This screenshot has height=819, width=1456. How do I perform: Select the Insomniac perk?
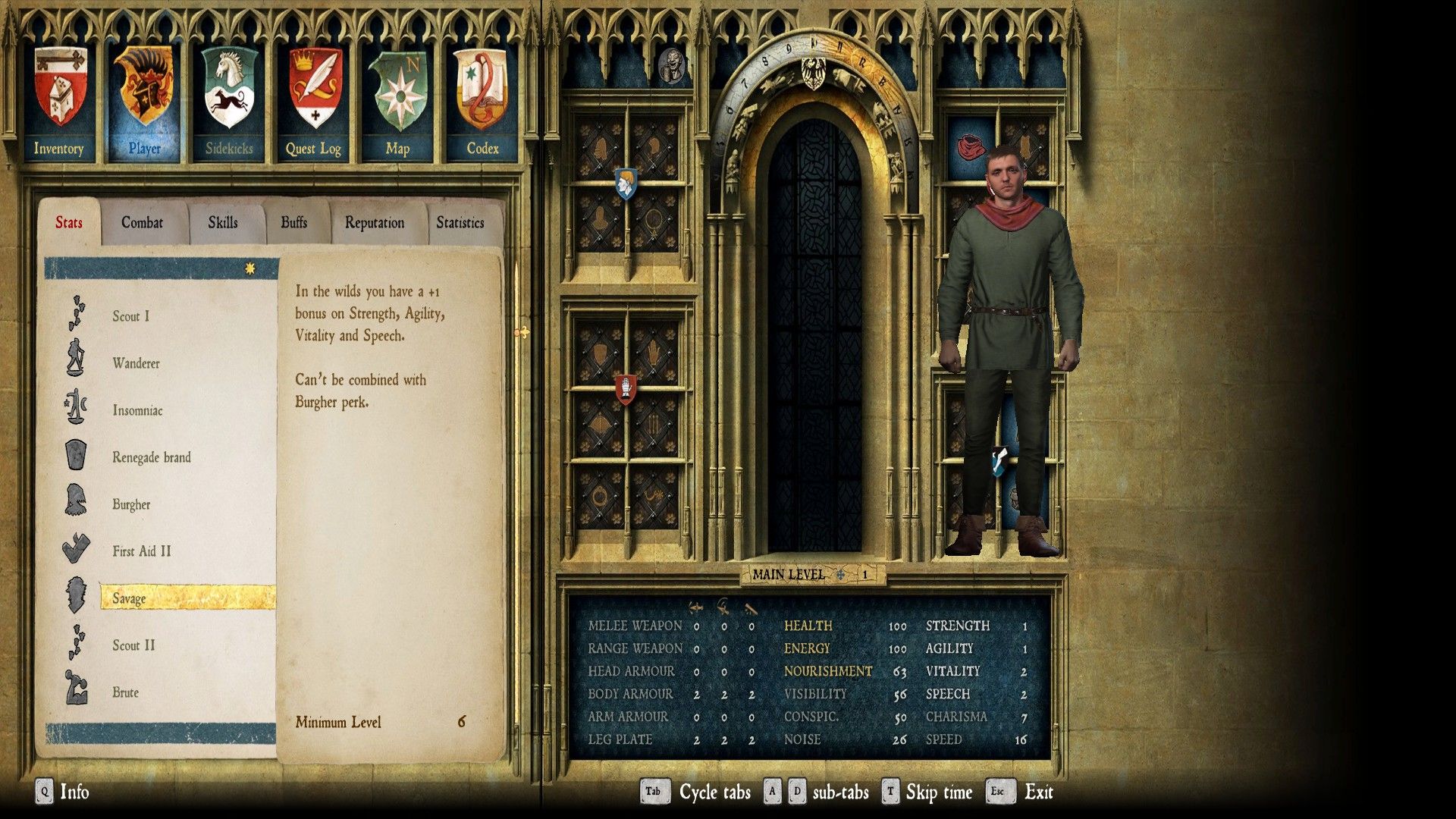[137, 410]
